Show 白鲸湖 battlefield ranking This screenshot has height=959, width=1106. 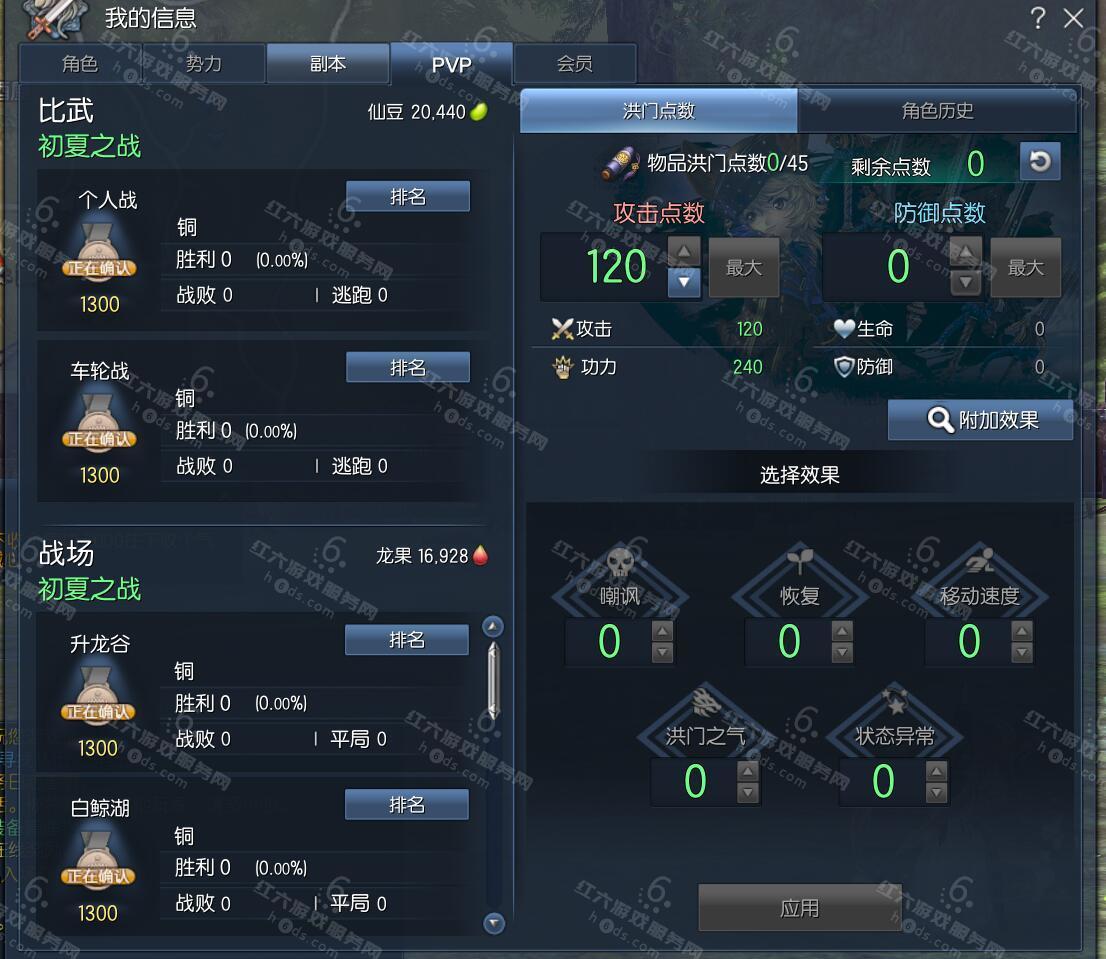click(x=406, y=805)
